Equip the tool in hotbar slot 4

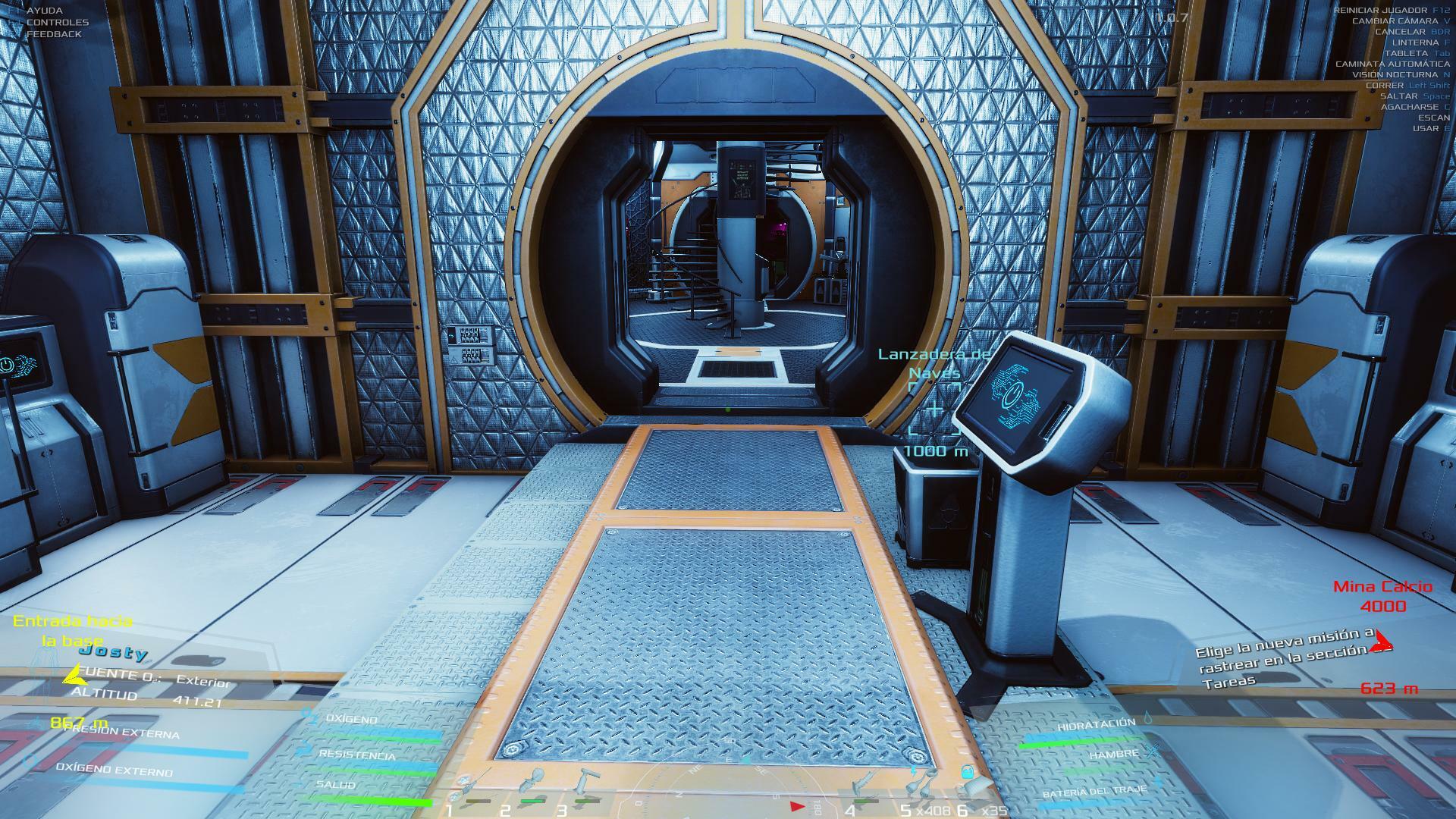coord(864,785)
